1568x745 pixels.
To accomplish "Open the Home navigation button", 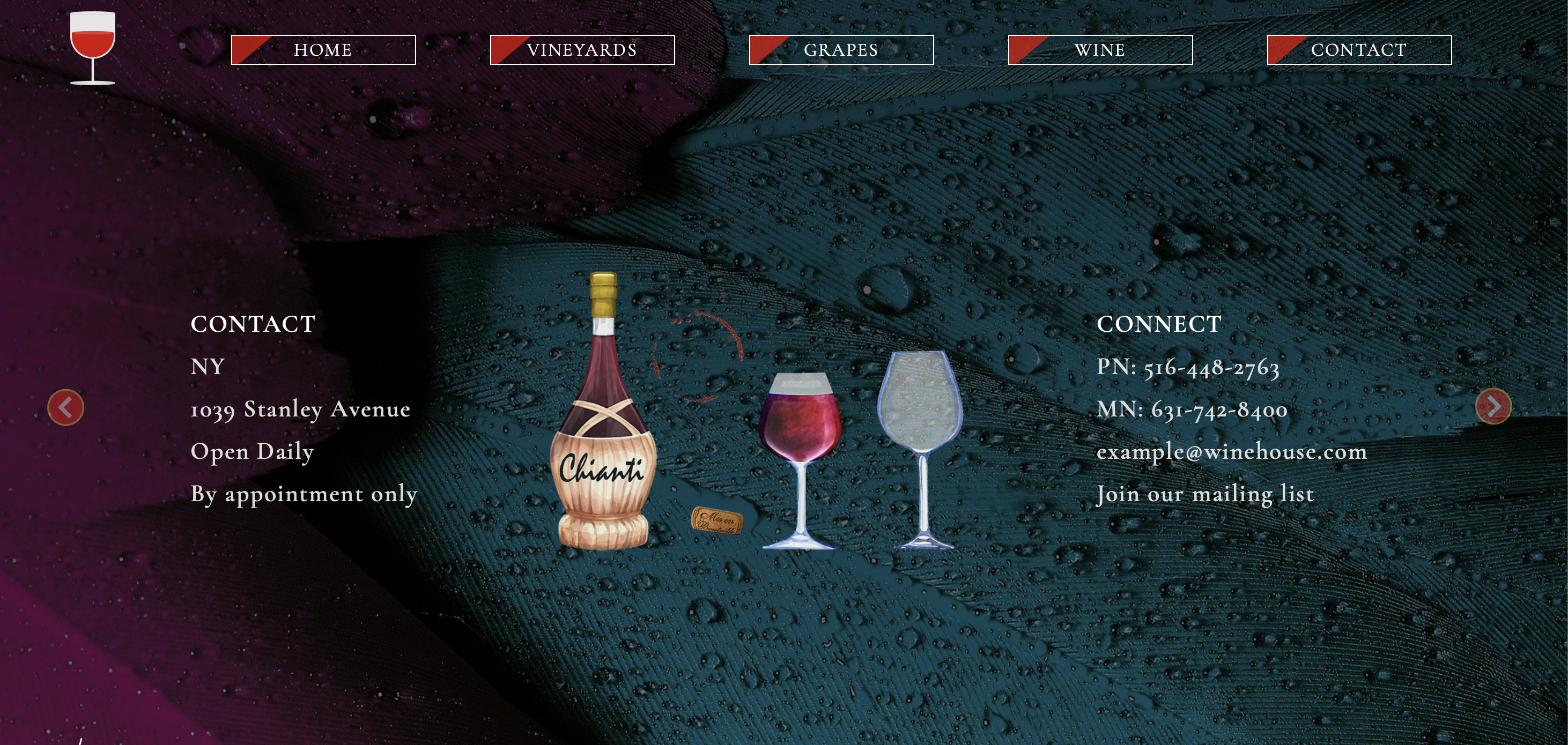I will pyautogui.click(x=323, y=50).
